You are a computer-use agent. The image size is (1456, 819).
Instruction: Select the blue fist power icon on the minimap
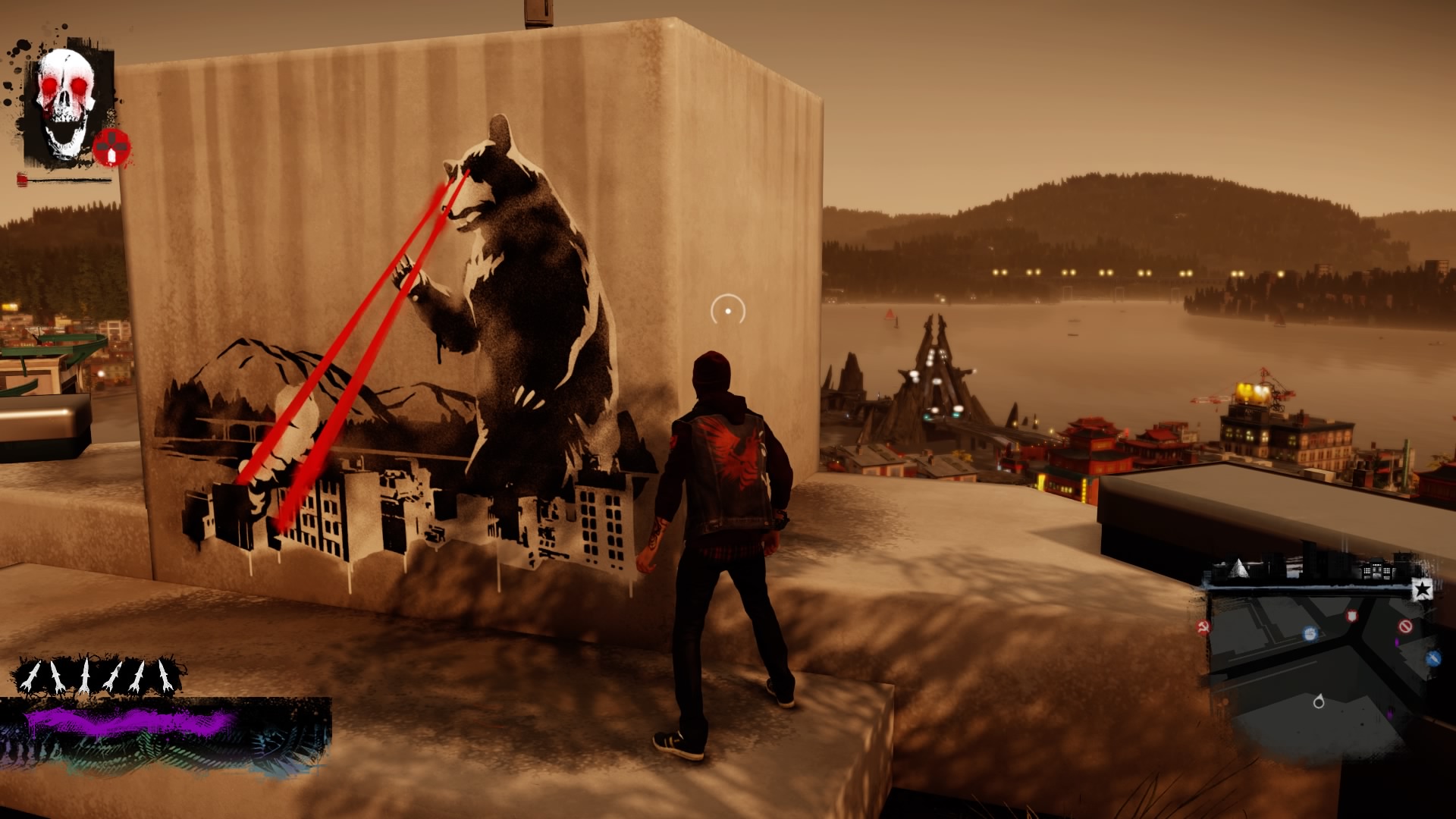(1310, 635)
